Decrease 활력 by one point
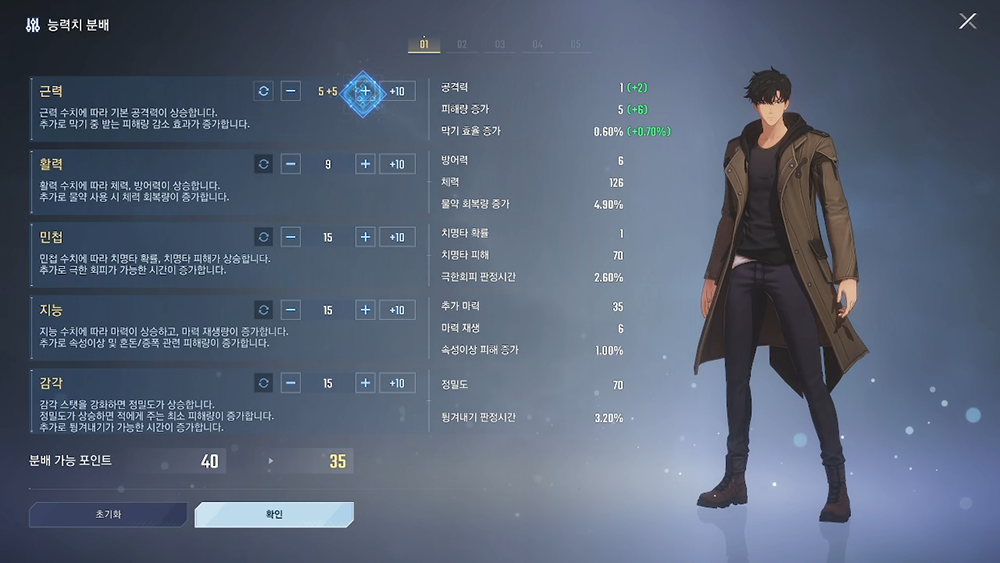 click(x=291, y=164)
